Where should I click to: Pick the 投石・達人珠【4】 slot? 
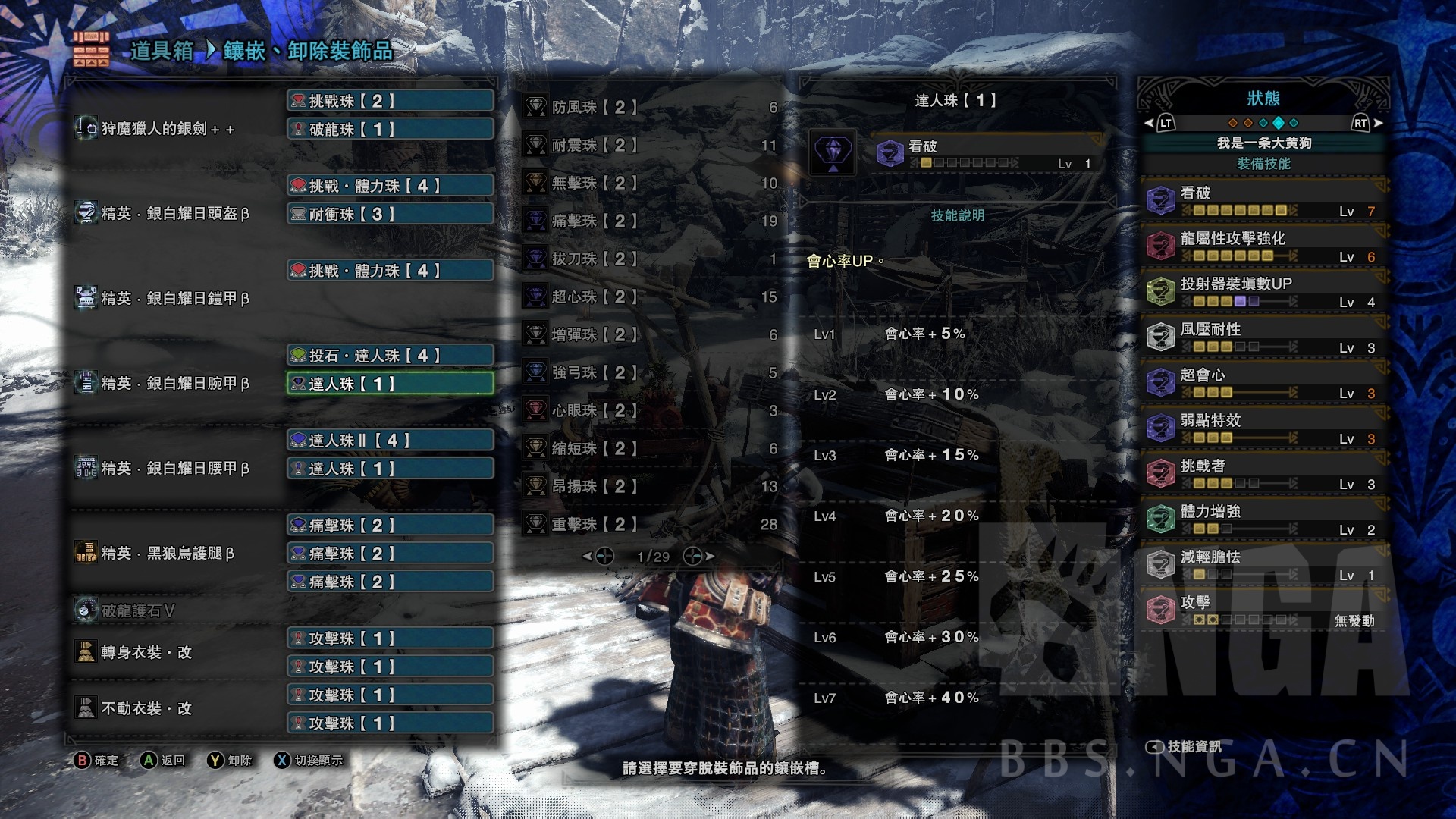(390, 355)
